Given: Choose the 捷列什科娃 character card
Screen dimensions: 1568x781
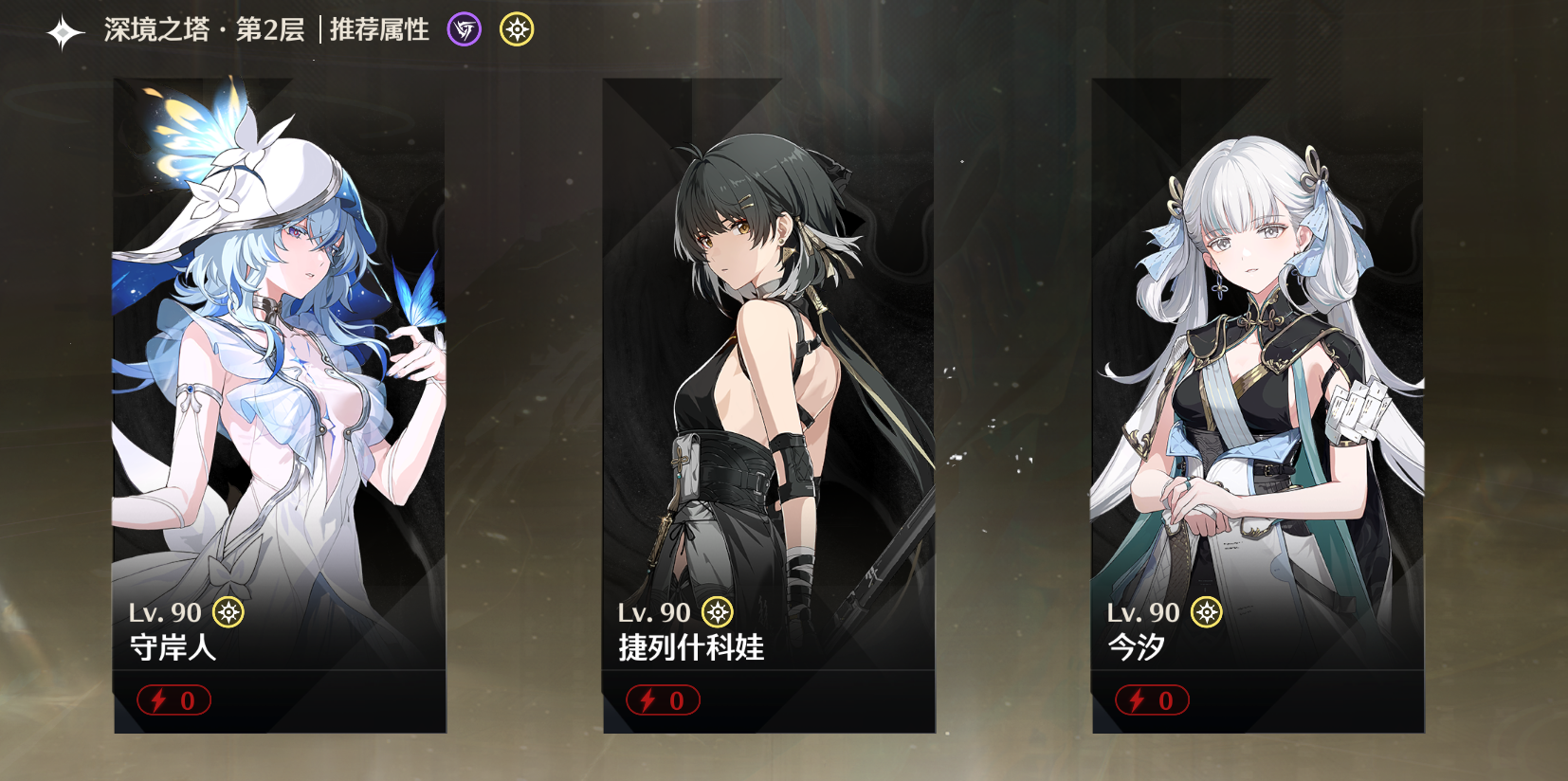Looking at the screenshot, I should pos(768,405).
